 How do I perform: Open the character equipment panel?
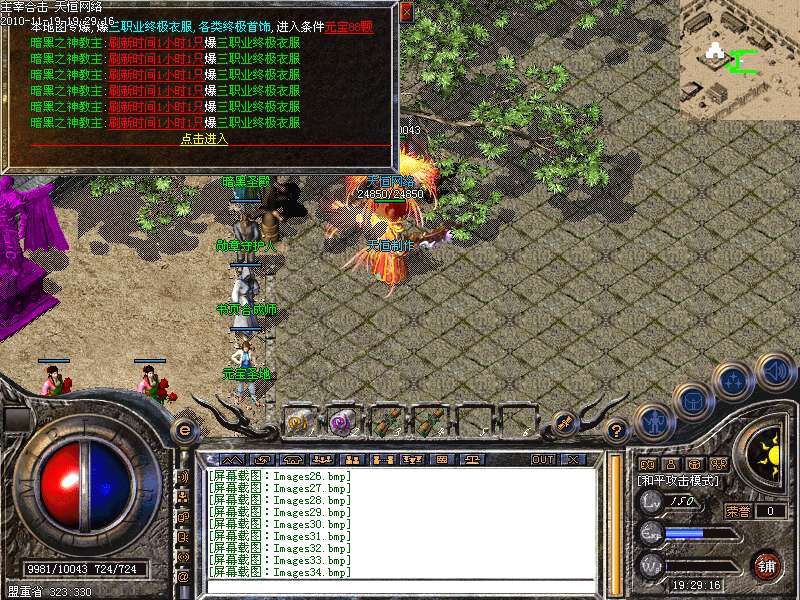click(652, 421)
